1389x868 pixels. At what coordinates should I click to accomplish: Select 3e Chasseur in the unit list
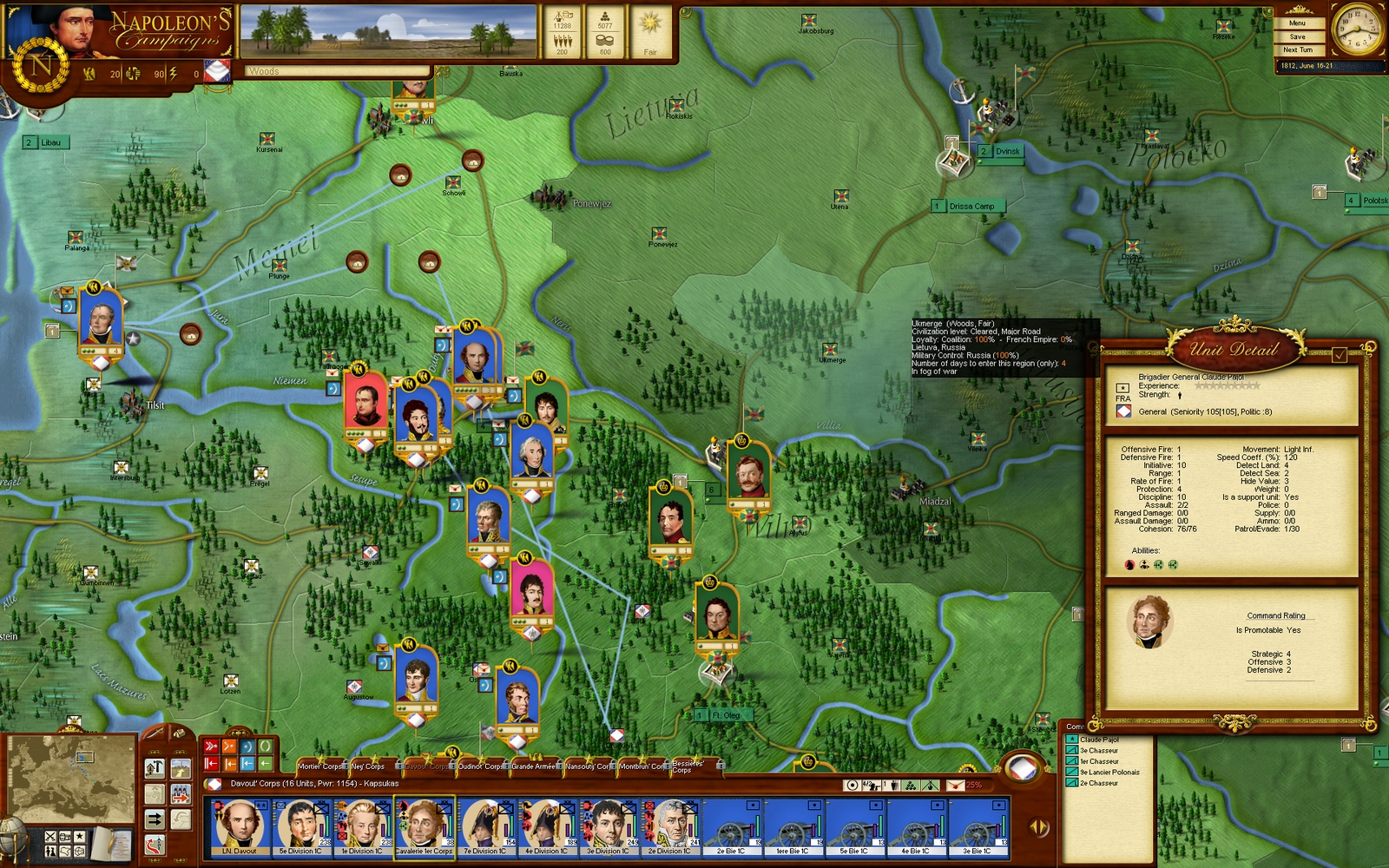1098,751
